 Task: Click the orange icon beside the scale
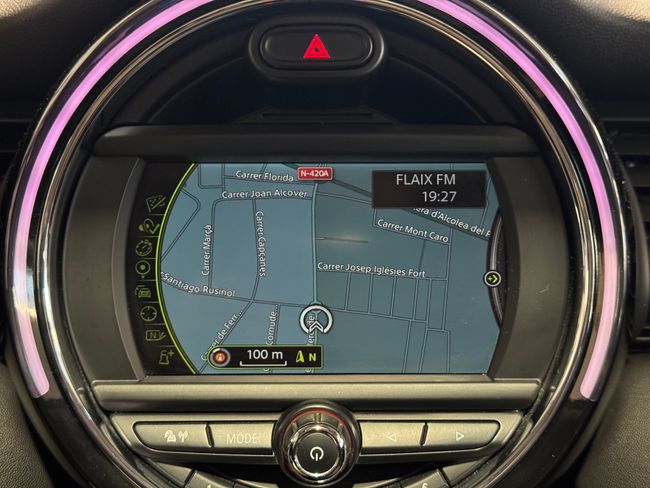221,356
